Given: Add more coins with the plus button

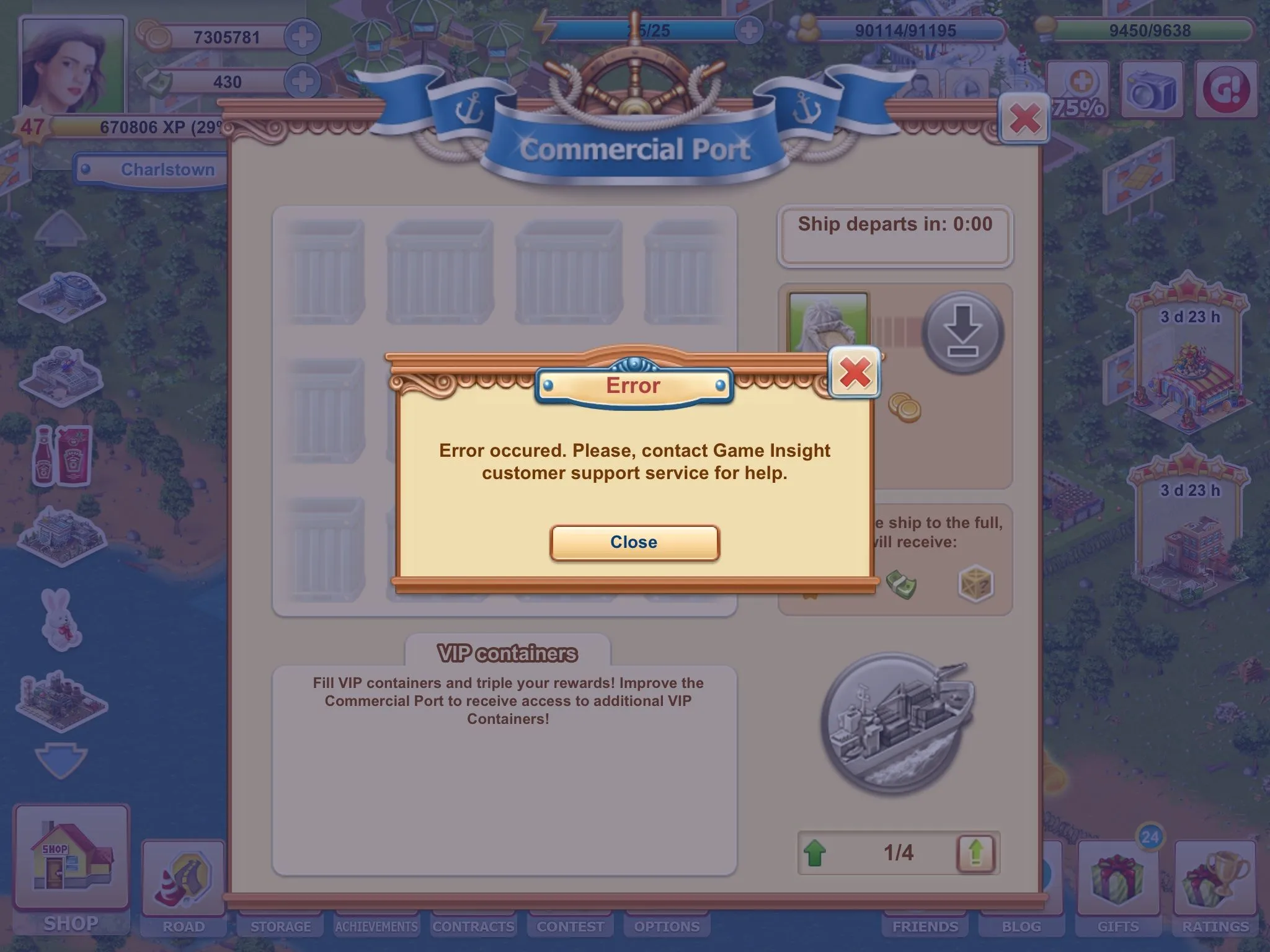Looking at the screenshot, I should [x=303, y=37].
